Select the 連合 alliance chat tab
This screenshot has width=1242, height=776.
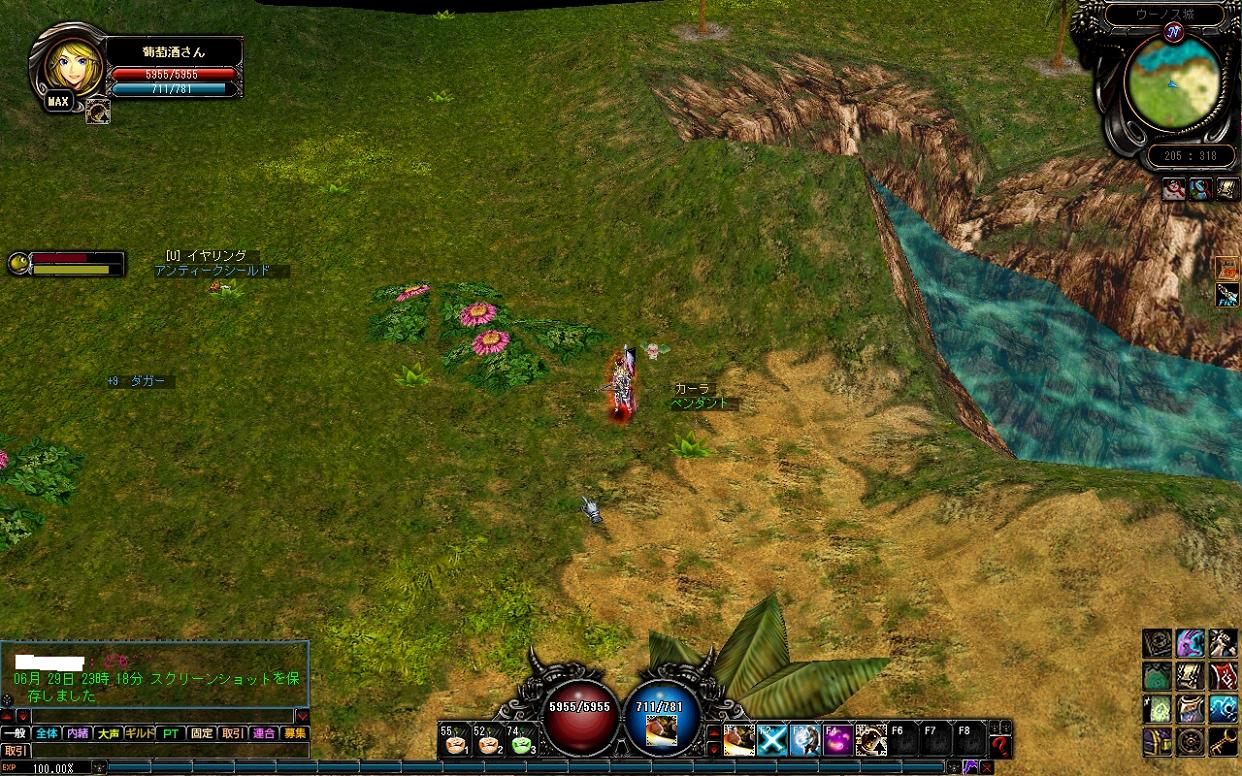(263, 733)
